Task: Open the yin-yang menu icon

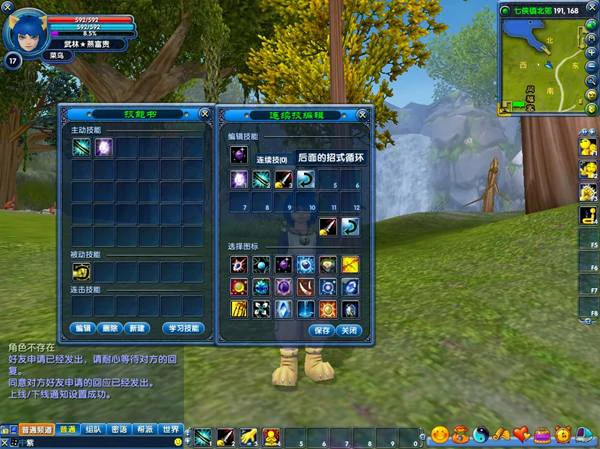Action: pyautogui.click(x=480, y=435)
